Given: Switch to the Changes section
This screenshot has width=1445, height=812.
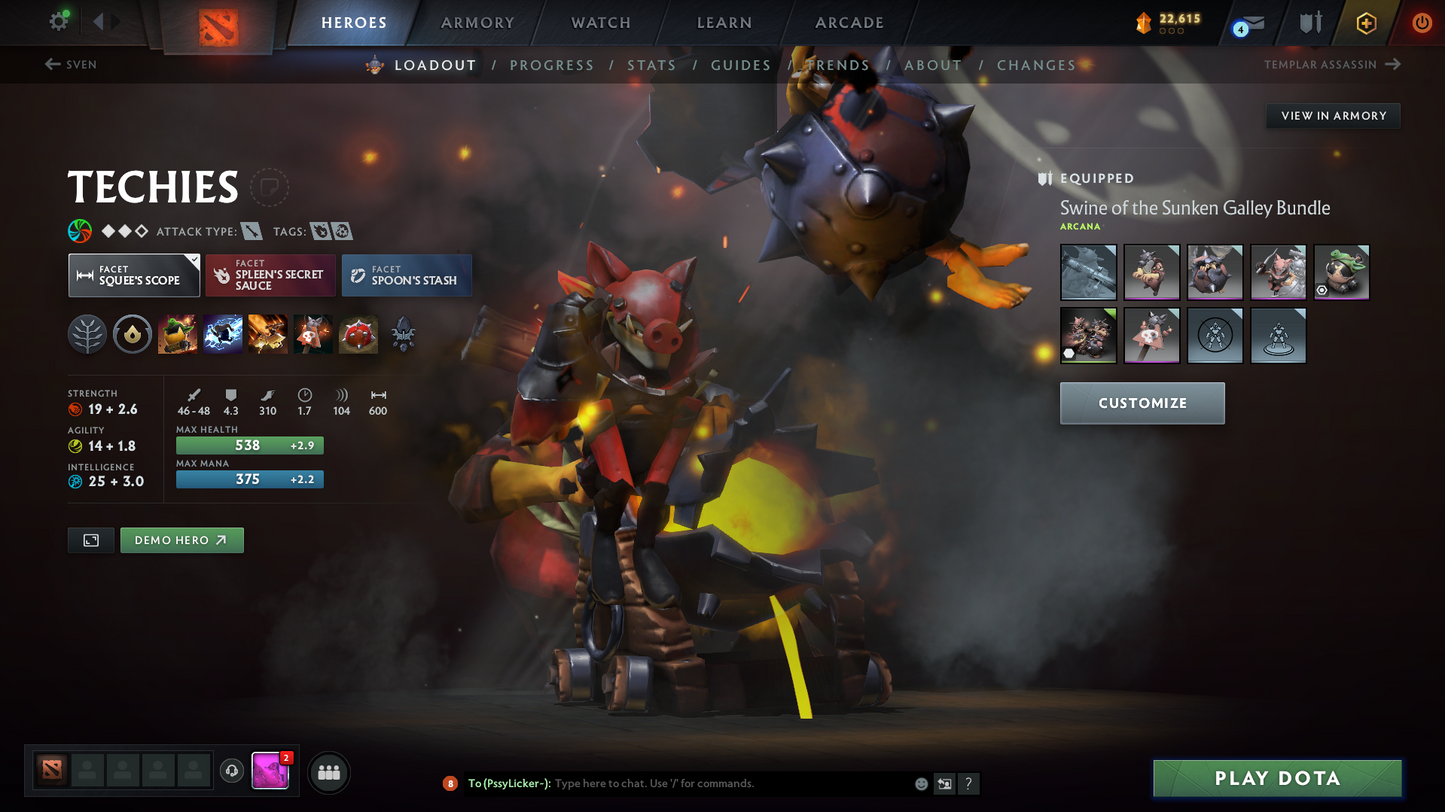Looking at the screenshot, I should pyautogui.click(x=1035, y=65).
